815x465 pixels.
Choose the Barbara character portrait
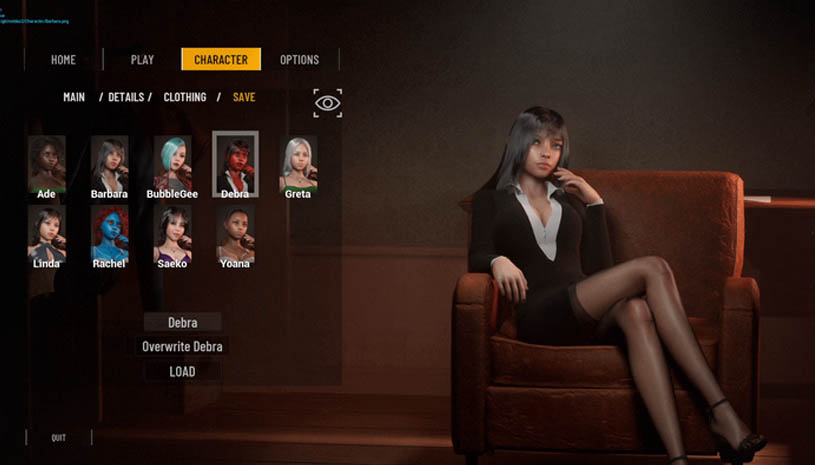point(109,163)
